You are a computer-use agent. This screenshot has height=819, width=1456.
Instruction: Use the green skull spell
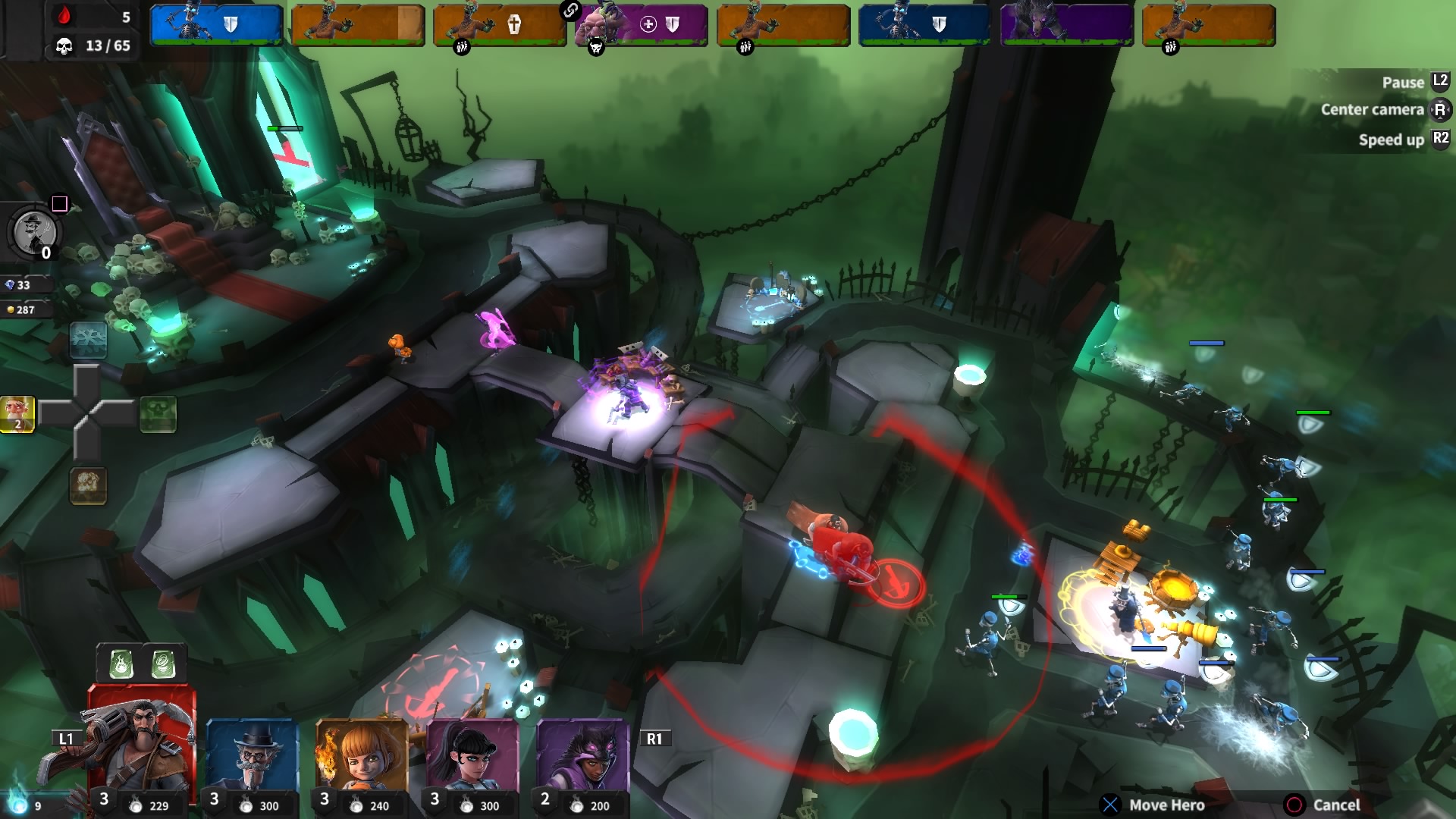pos(158,414)
